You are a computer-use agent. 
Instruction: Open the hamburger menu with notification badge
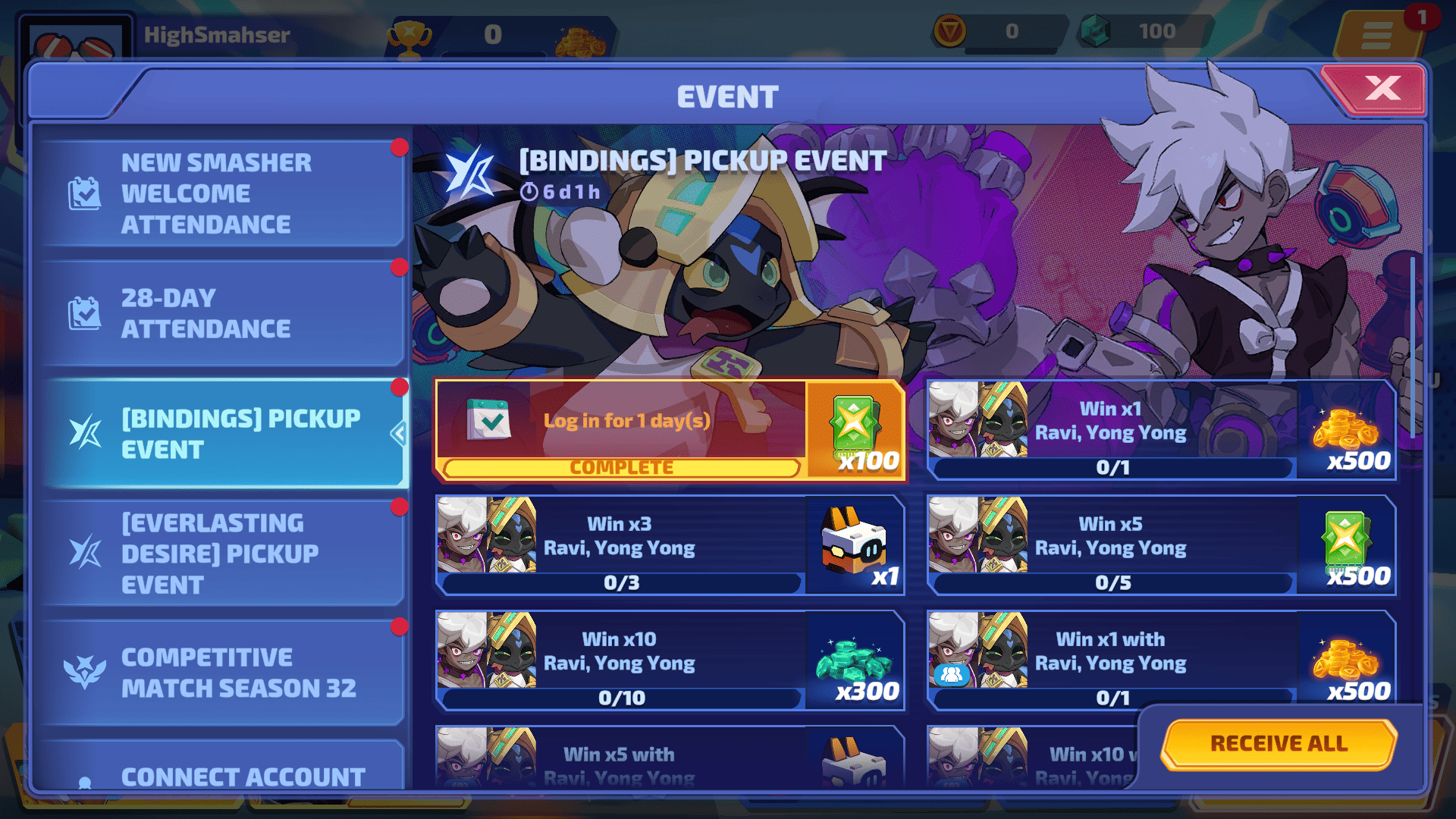[1376, 35]
